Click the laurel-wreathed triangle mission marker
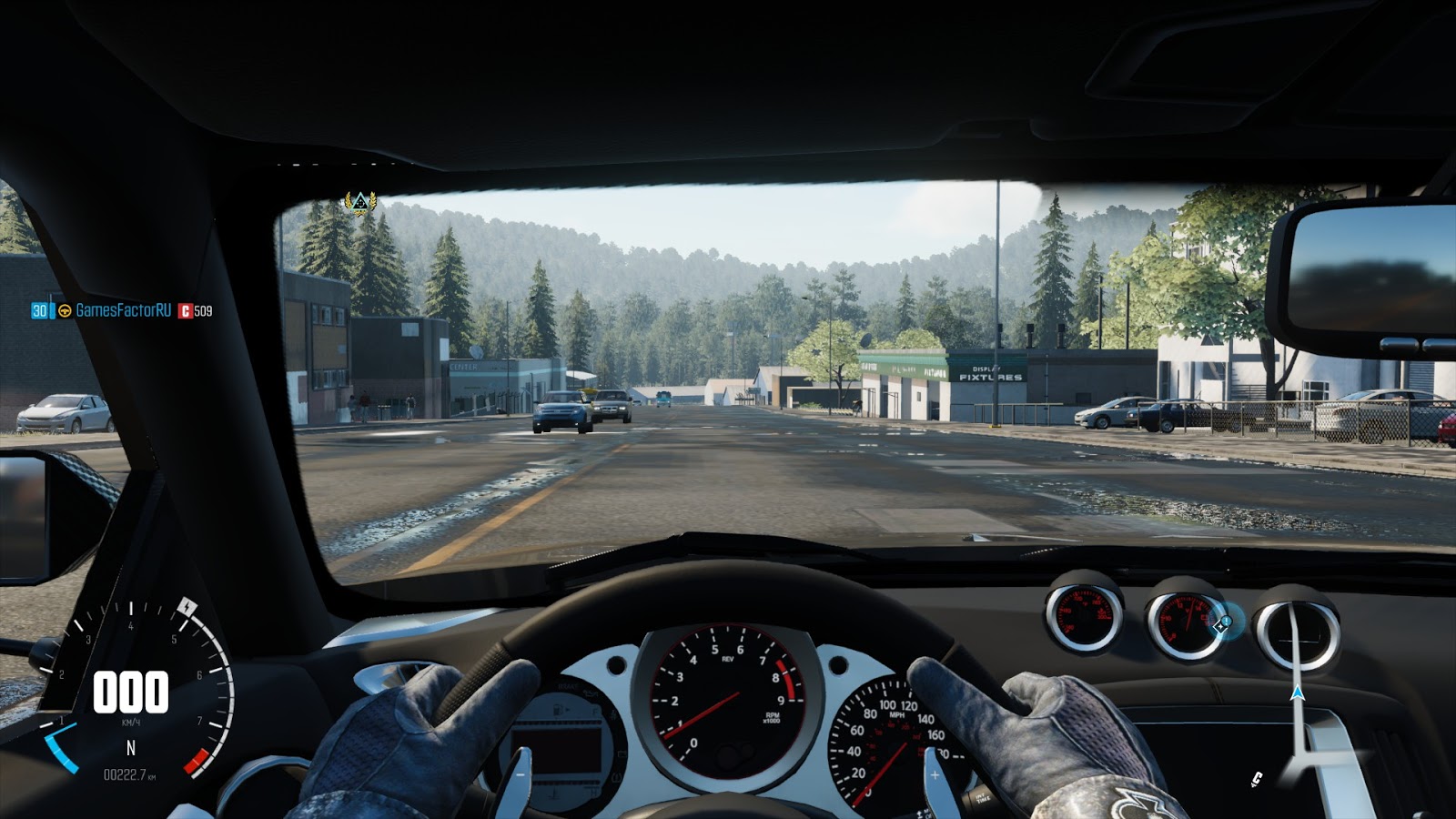 click(359, 202)
